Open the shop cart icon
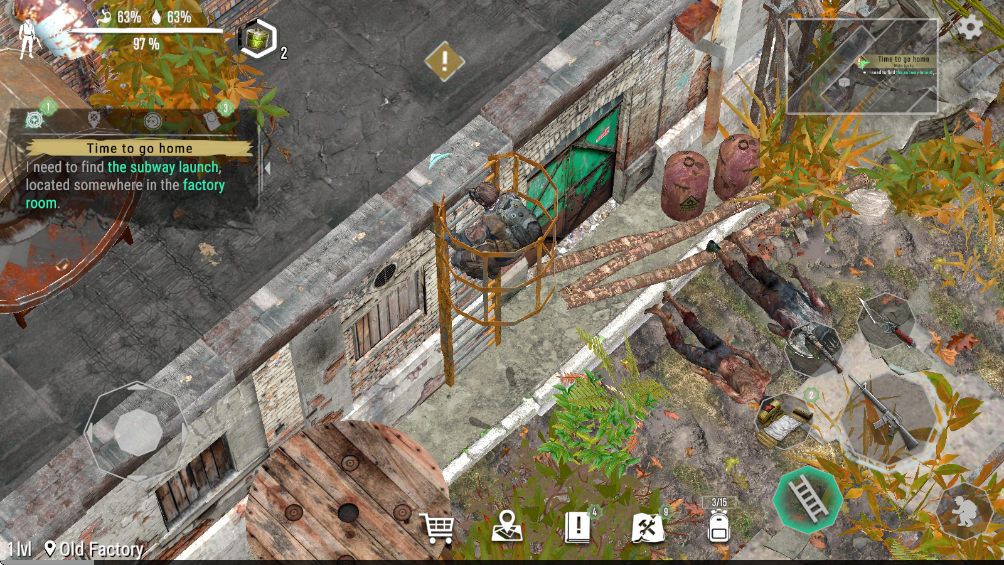Viewport: 1004px width, 565px height. (437, 526)
